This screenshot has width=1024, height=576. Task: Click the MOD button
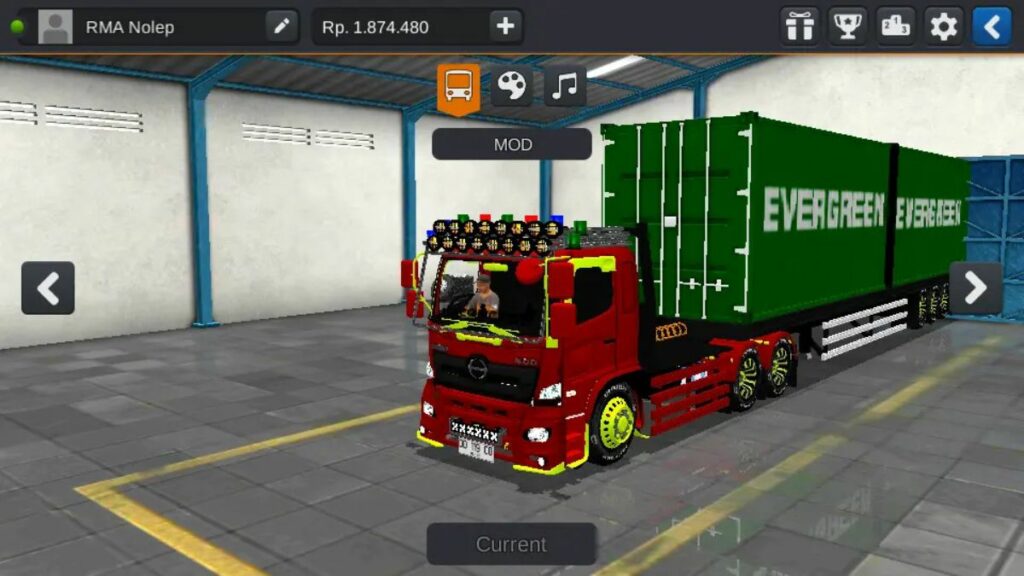512,144
